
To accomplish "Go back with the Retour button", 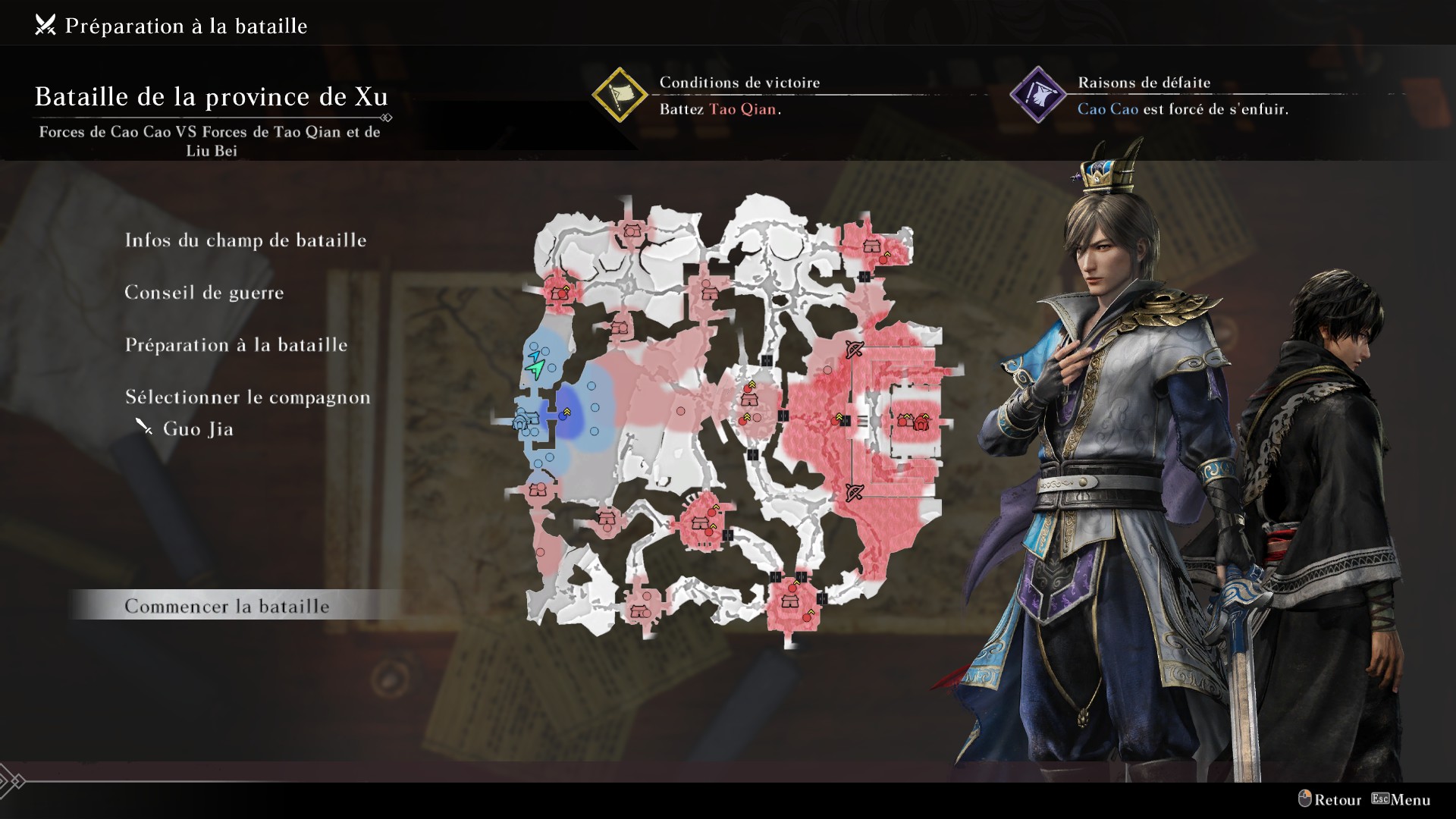I will (1329, 800).
